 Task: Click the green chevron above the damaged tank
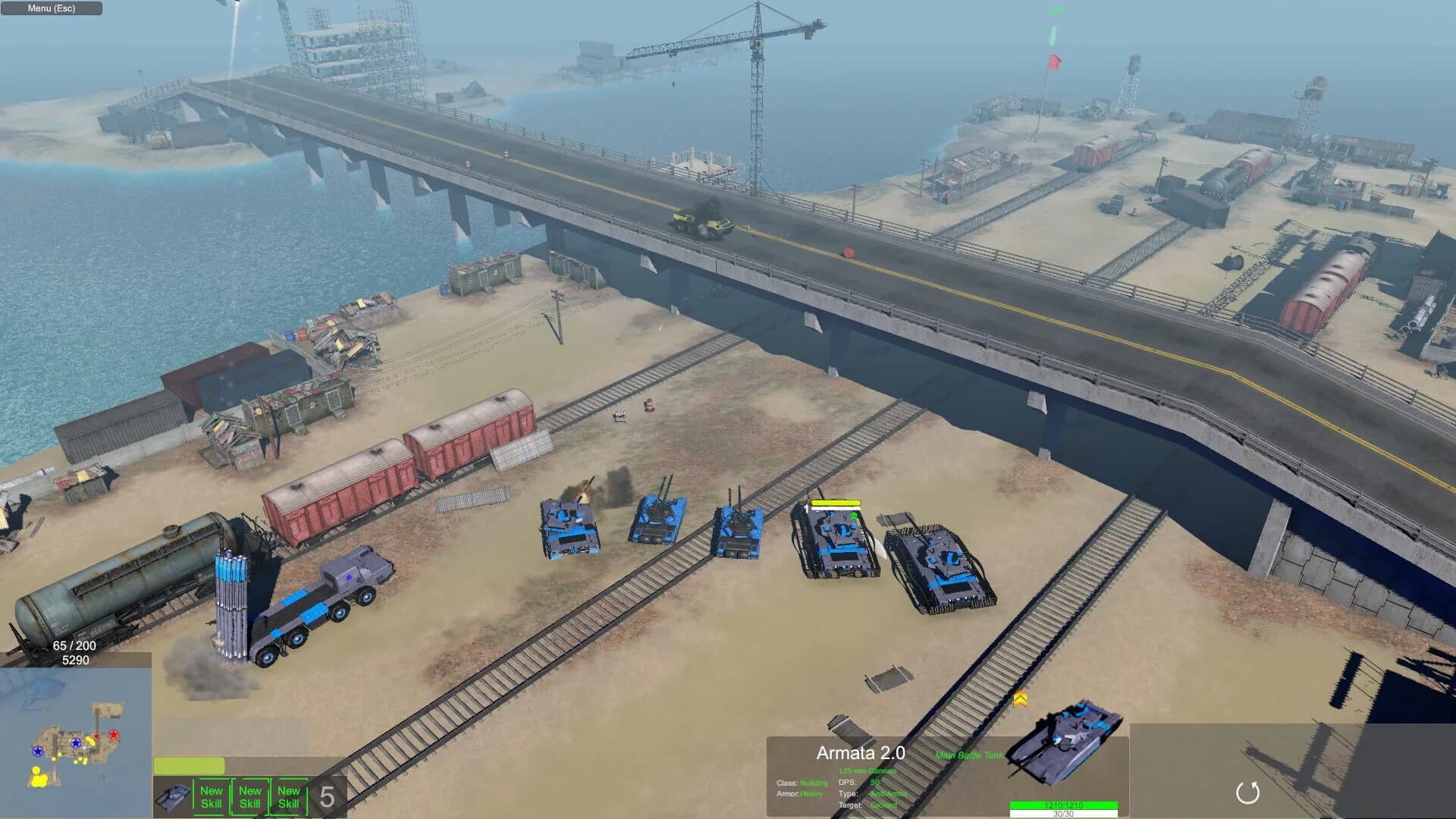coord(853,514)
